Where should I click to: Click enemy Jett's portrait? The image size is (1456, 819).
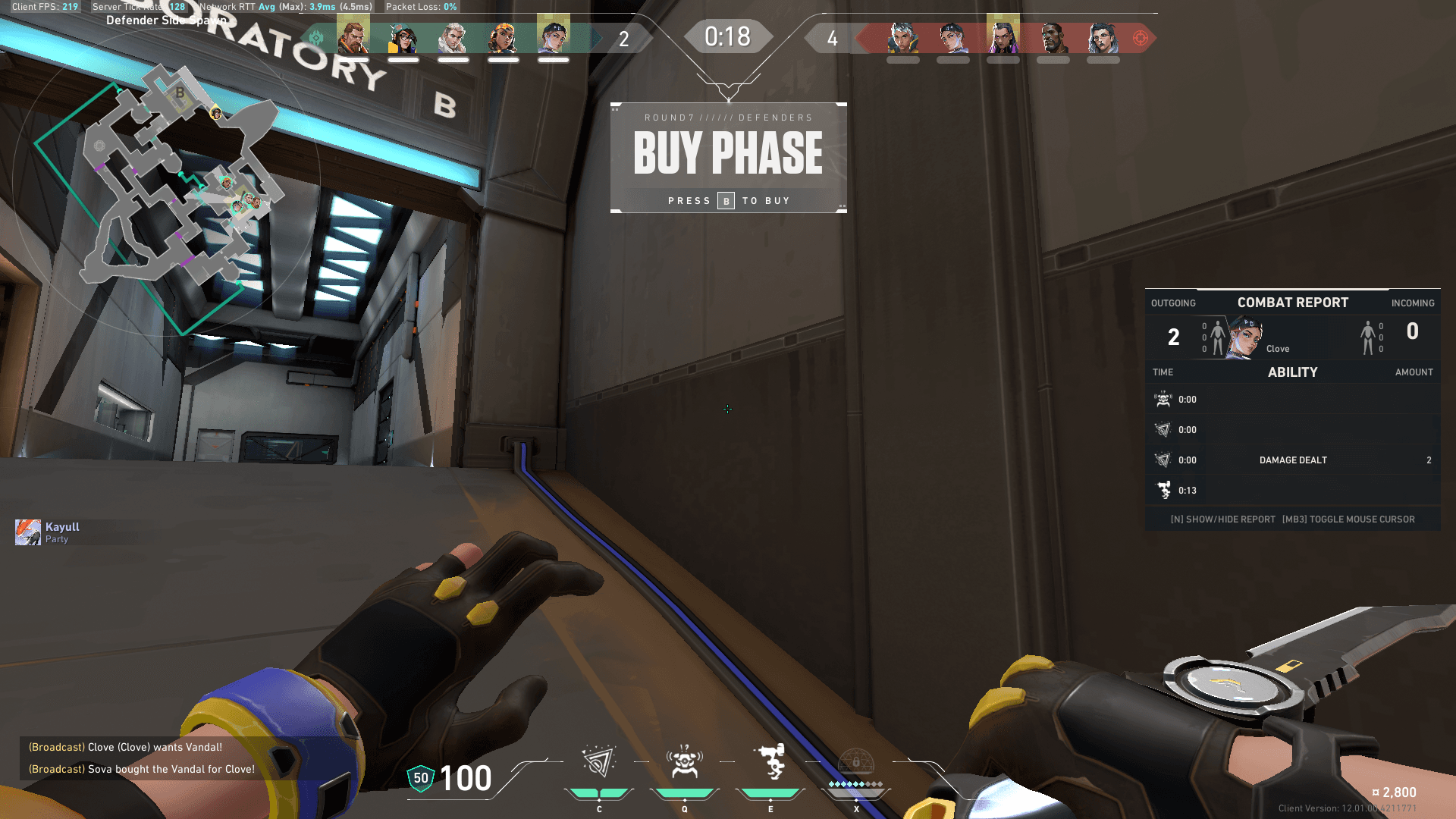coord(903,38)
